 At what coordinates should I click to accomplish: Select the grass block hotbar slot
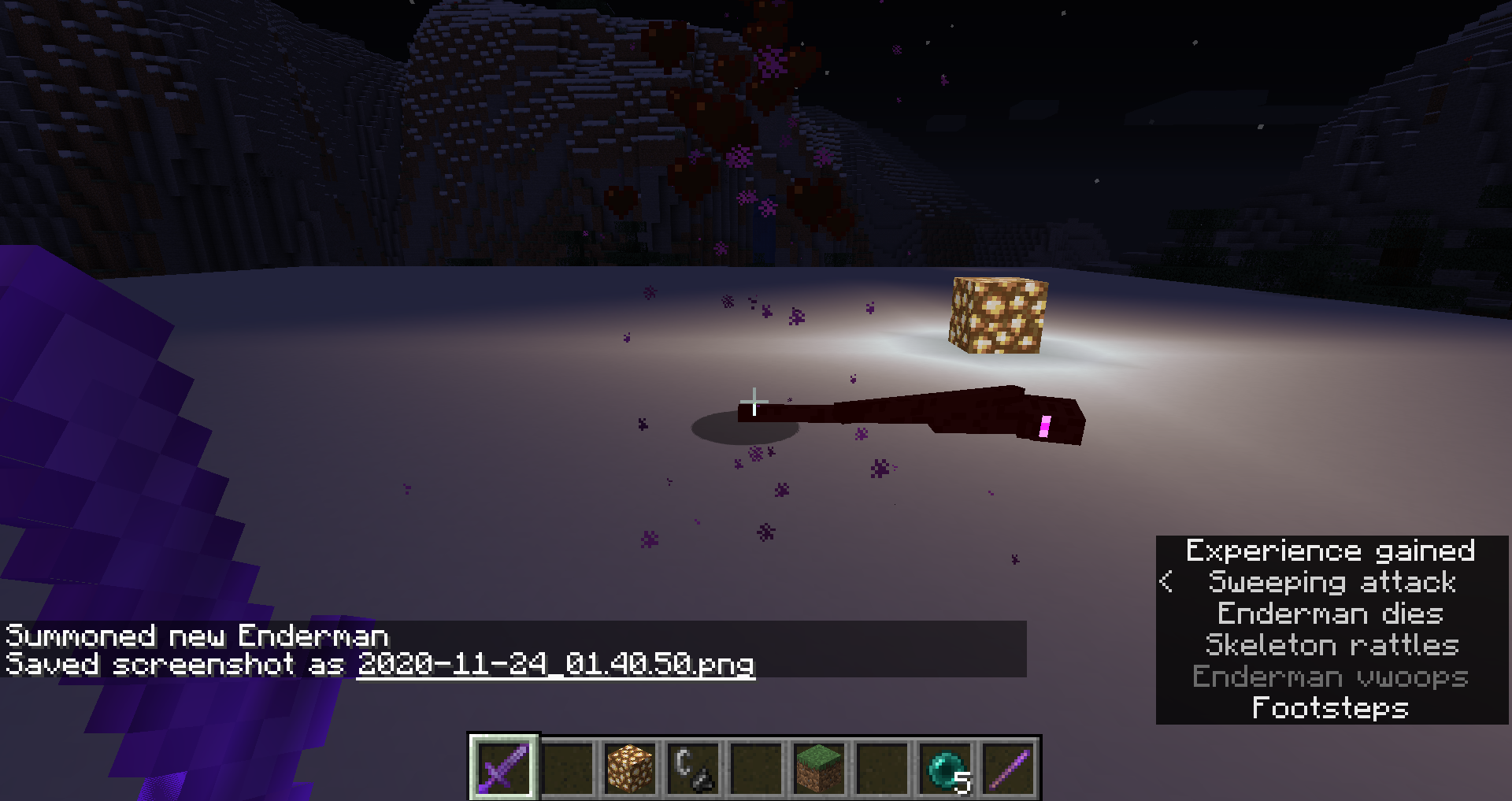tap(819, 768)
